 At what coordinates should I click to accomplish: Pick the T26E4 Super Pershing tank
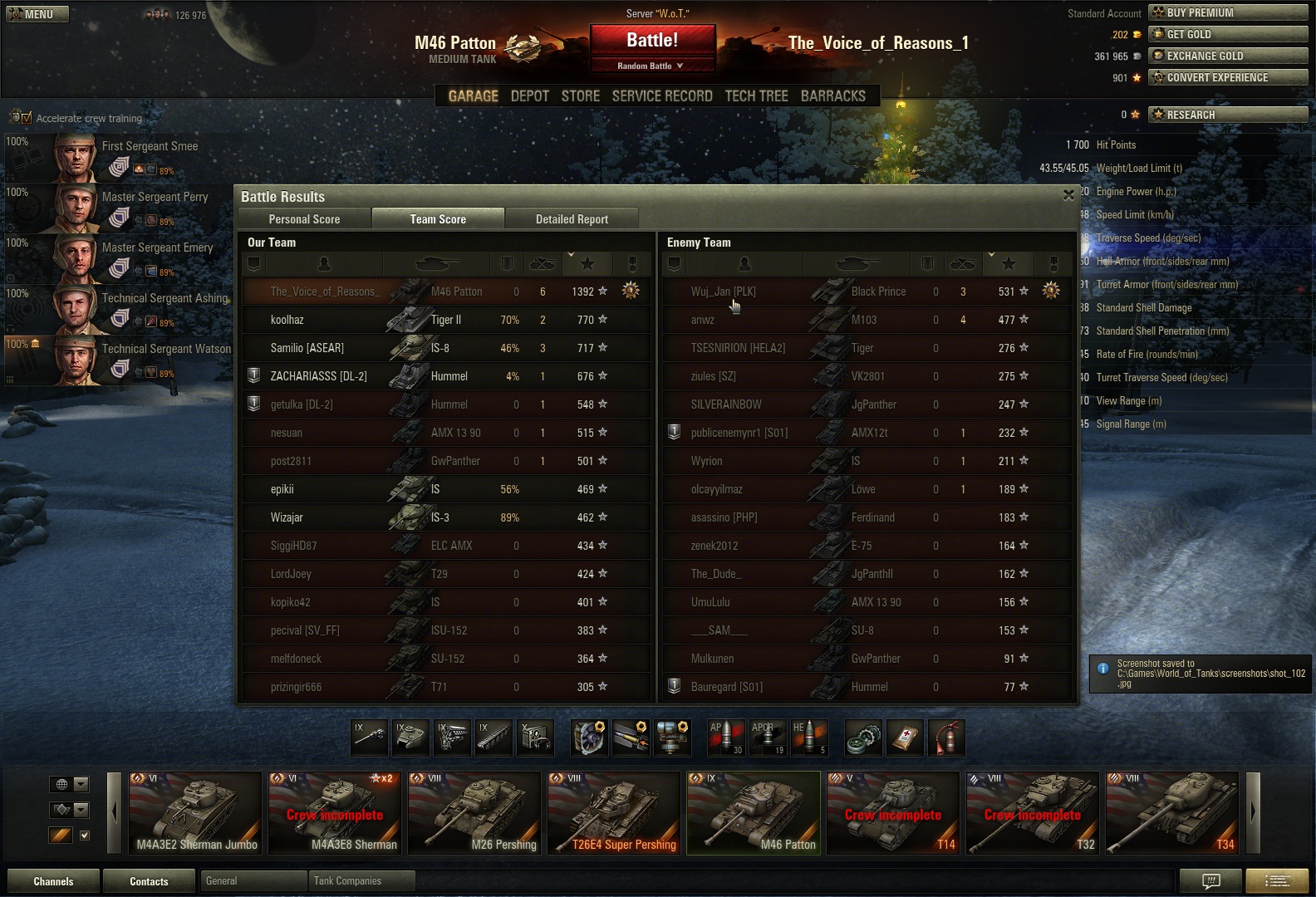click(614, 812)
